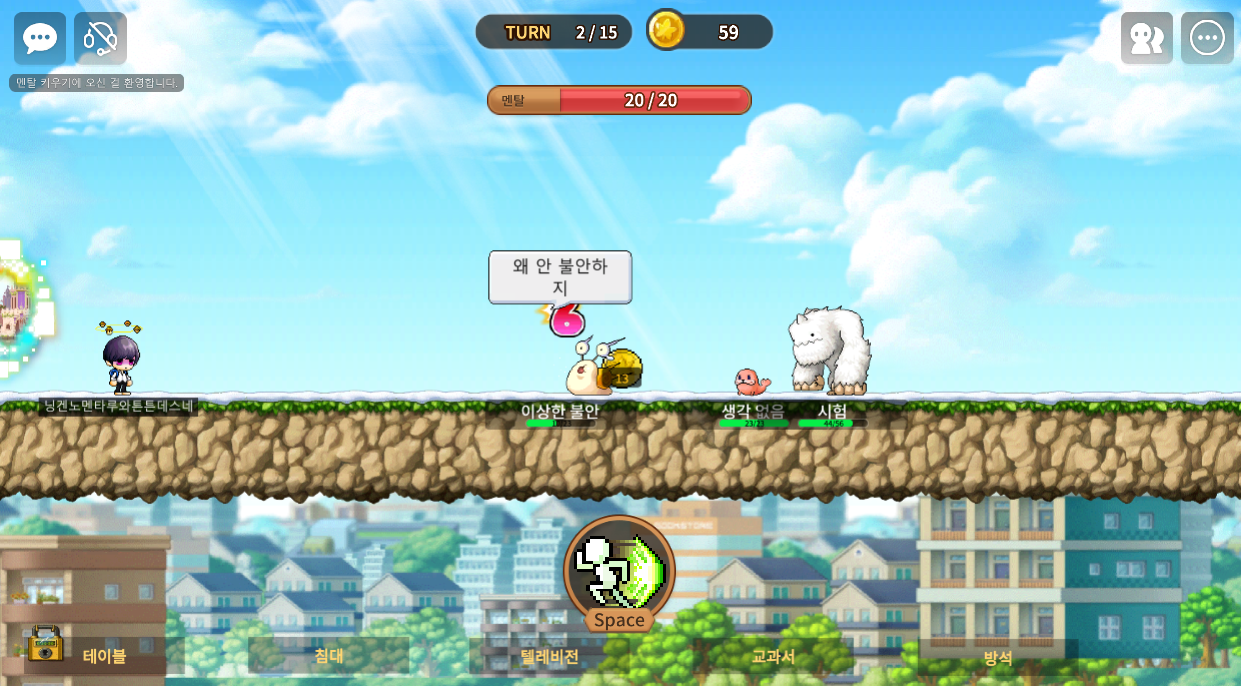Select the locked 테이블 slot

[104, 656]
